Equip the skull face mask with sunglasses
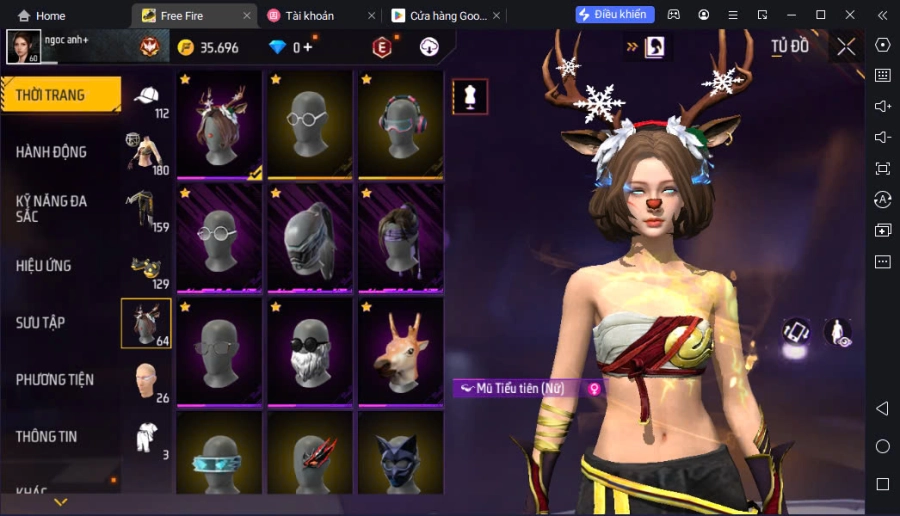Screen dimensions: 900x516 pyautogui.click(x=310, y=352)
